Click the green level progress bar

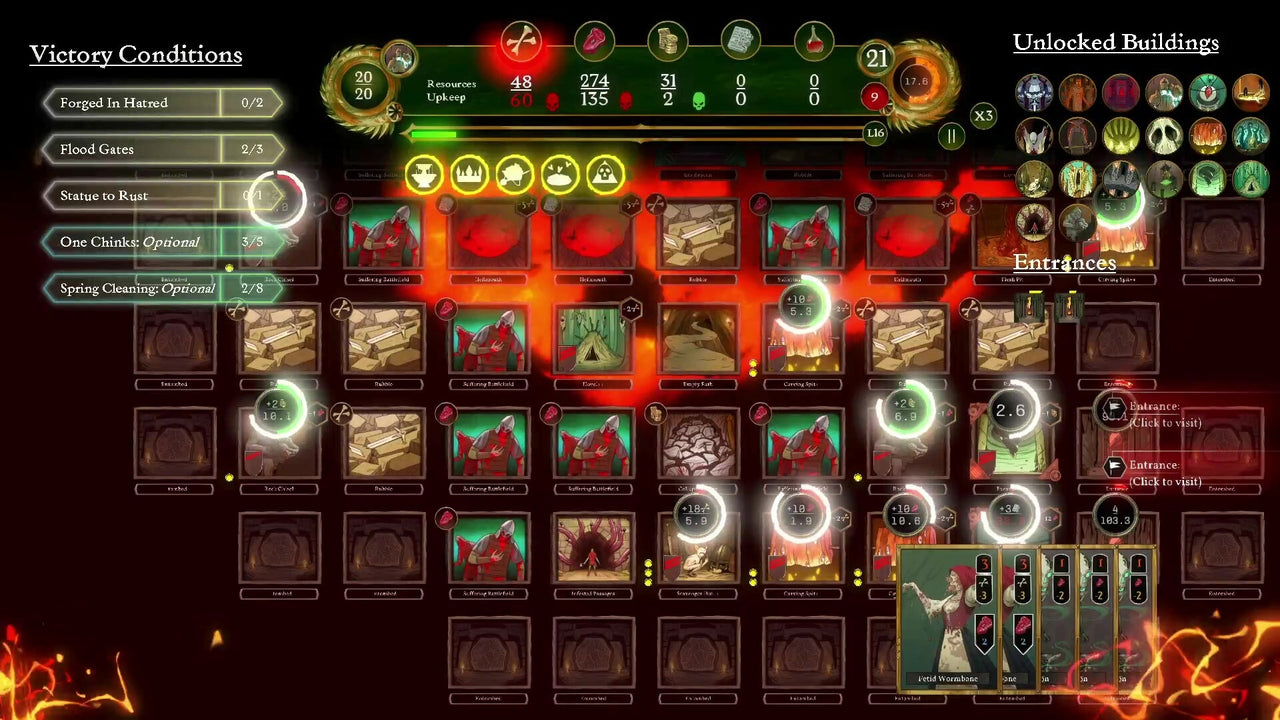coord(432,133)
